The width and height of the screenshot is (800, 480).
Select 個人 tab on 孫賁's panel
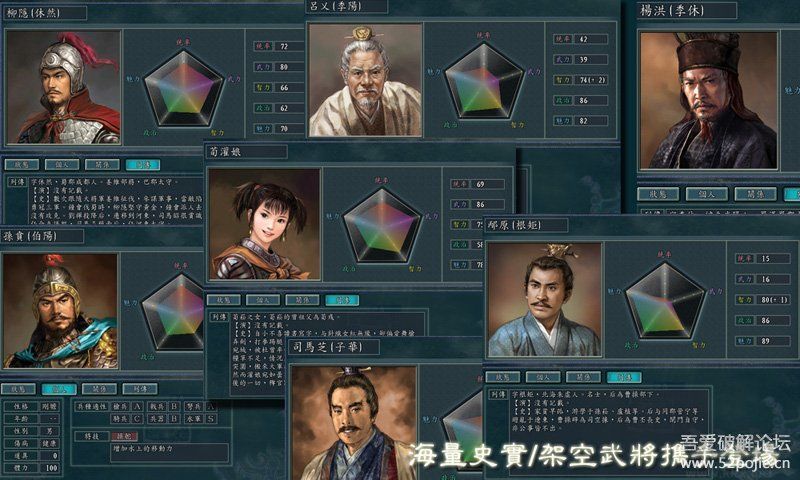click(58, 389)
